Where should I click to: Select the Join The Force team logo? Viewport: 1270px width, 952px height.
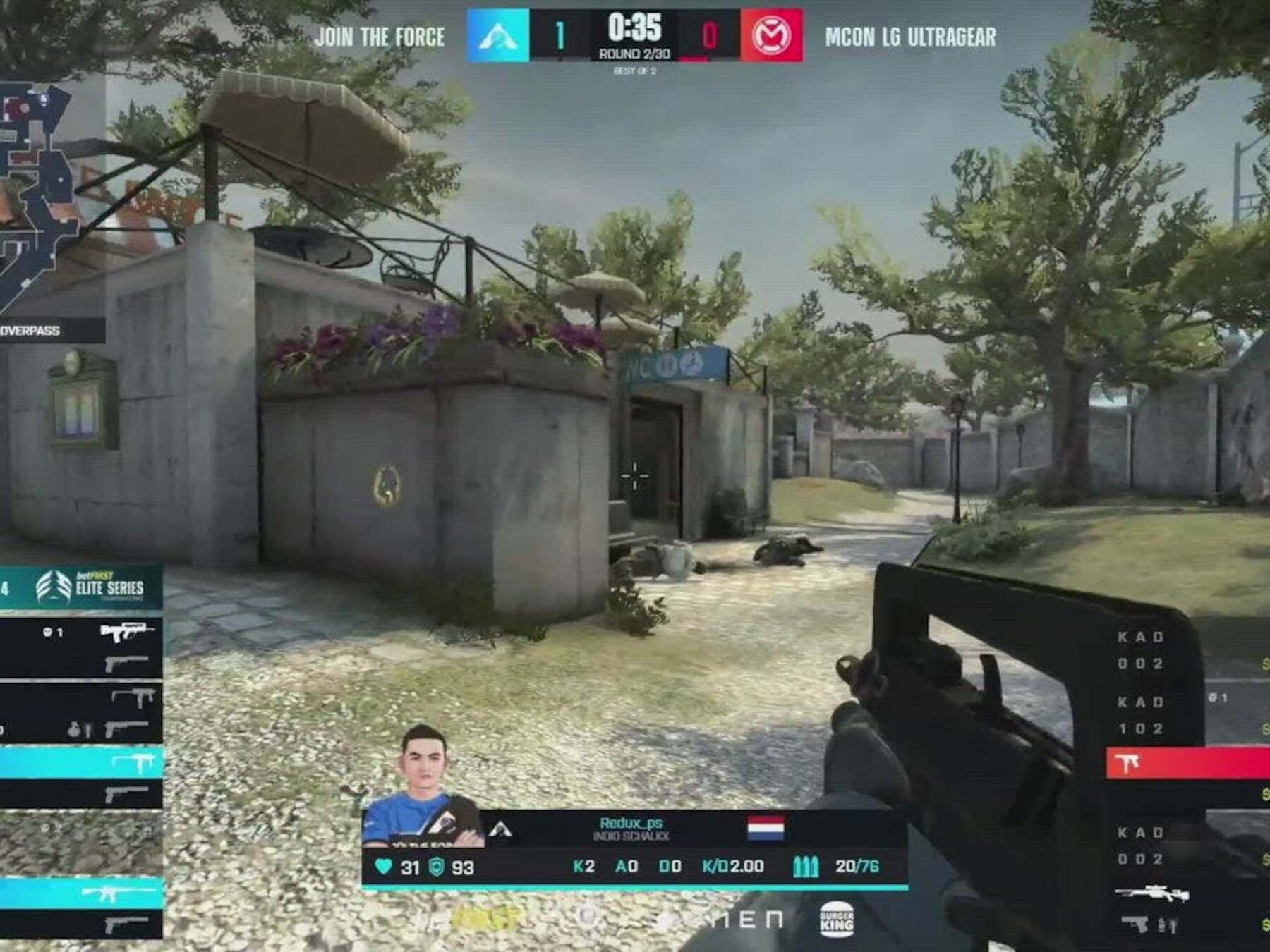(x=498, y=35)
